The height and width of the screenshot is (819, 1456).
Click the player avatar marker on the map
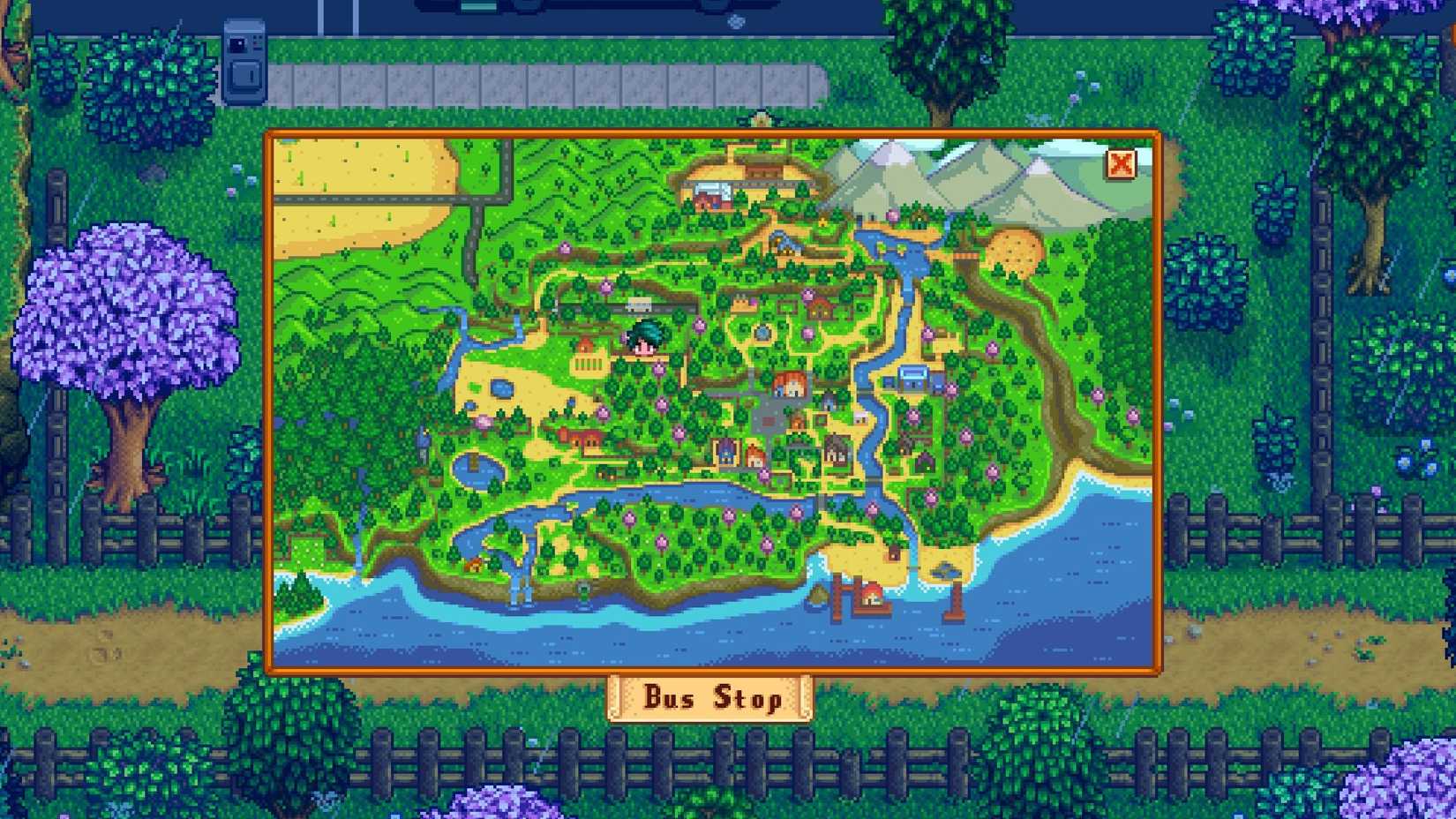click(x=645, y=338)
